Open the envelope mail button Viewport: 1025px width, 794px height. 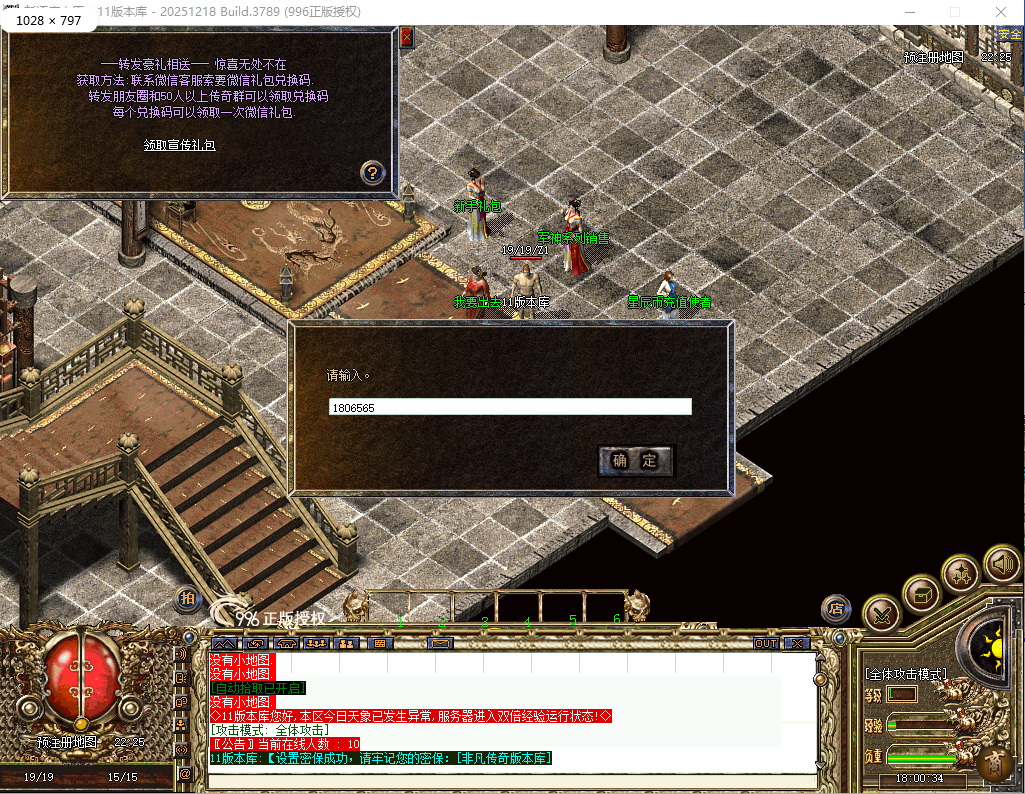(x=440, y=643)
